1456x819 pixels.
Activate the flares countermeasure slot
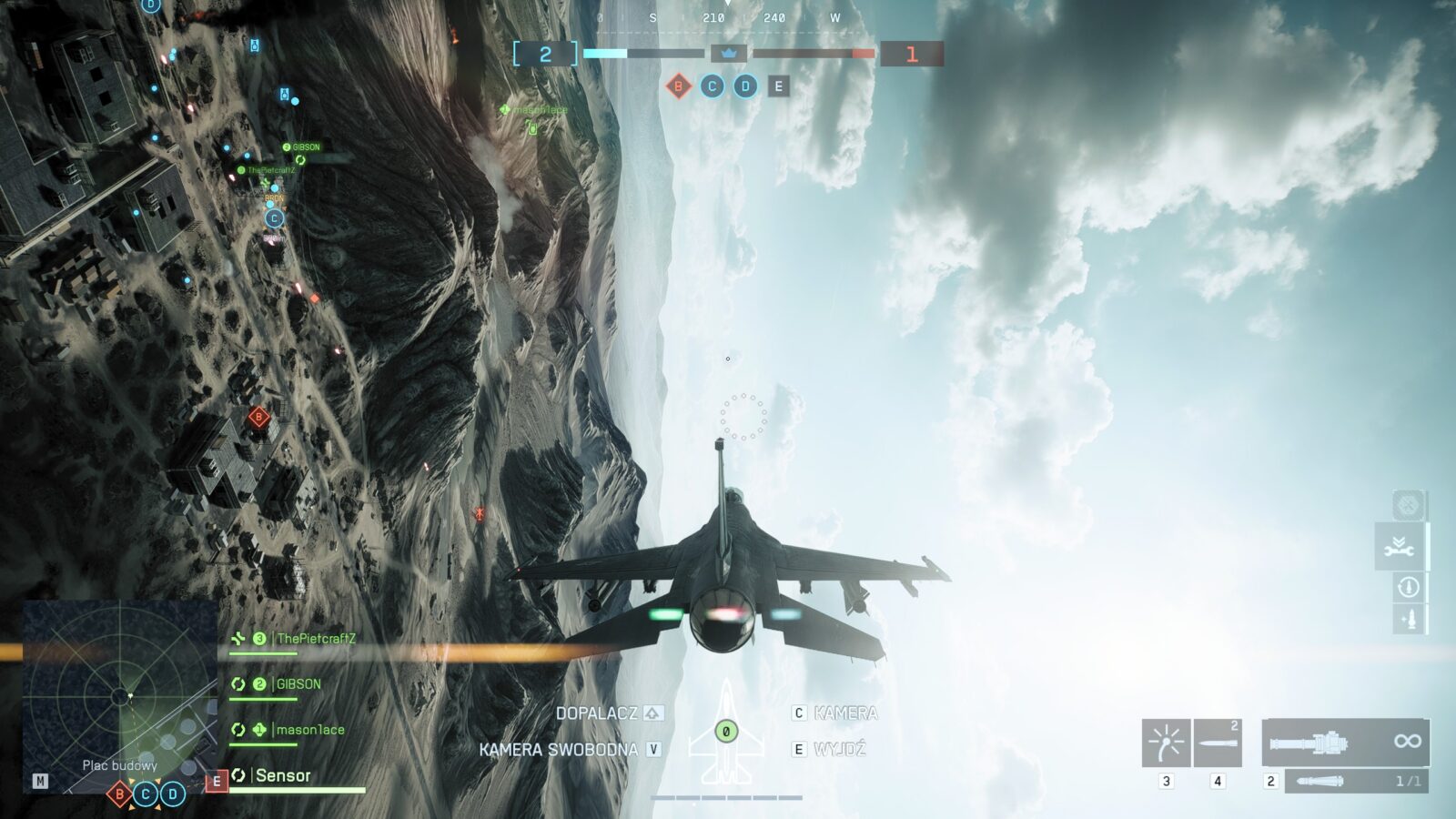pos(1166,743)
